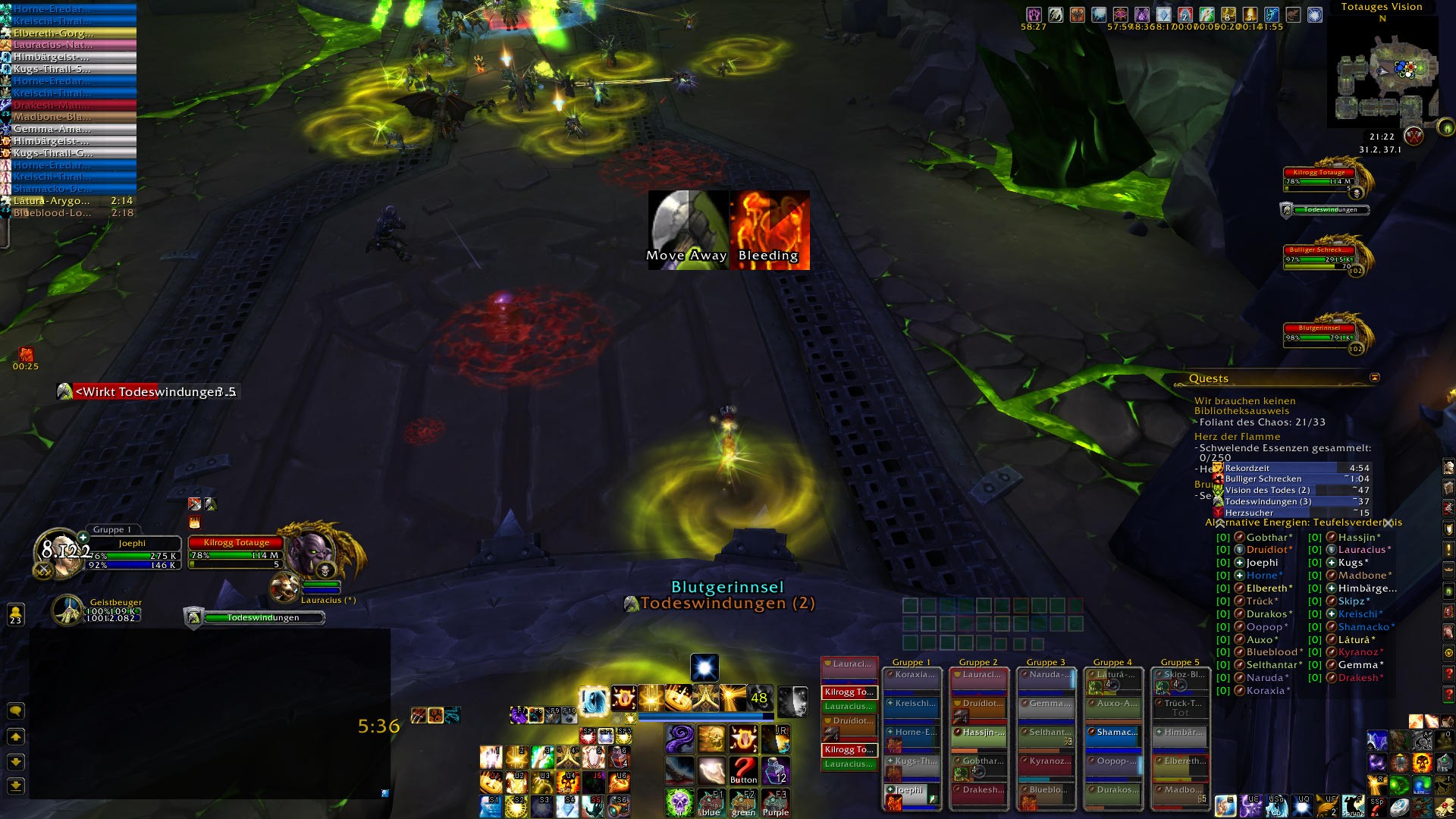Open the chat speech bubble button
Screen dimensions: 1456x819
(x=15, y=711)
